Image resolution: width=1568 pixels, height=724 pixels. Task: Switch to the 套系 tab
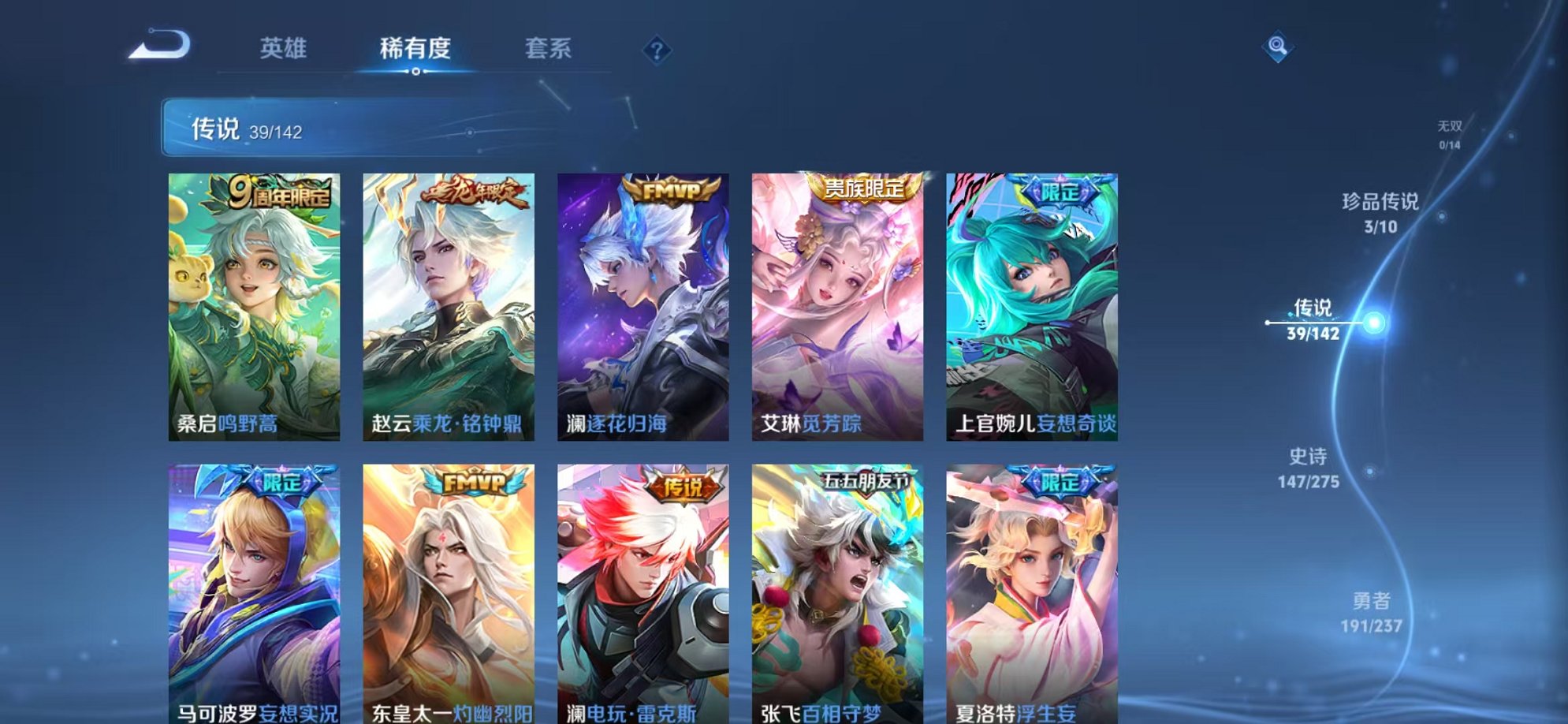point(549,49)
